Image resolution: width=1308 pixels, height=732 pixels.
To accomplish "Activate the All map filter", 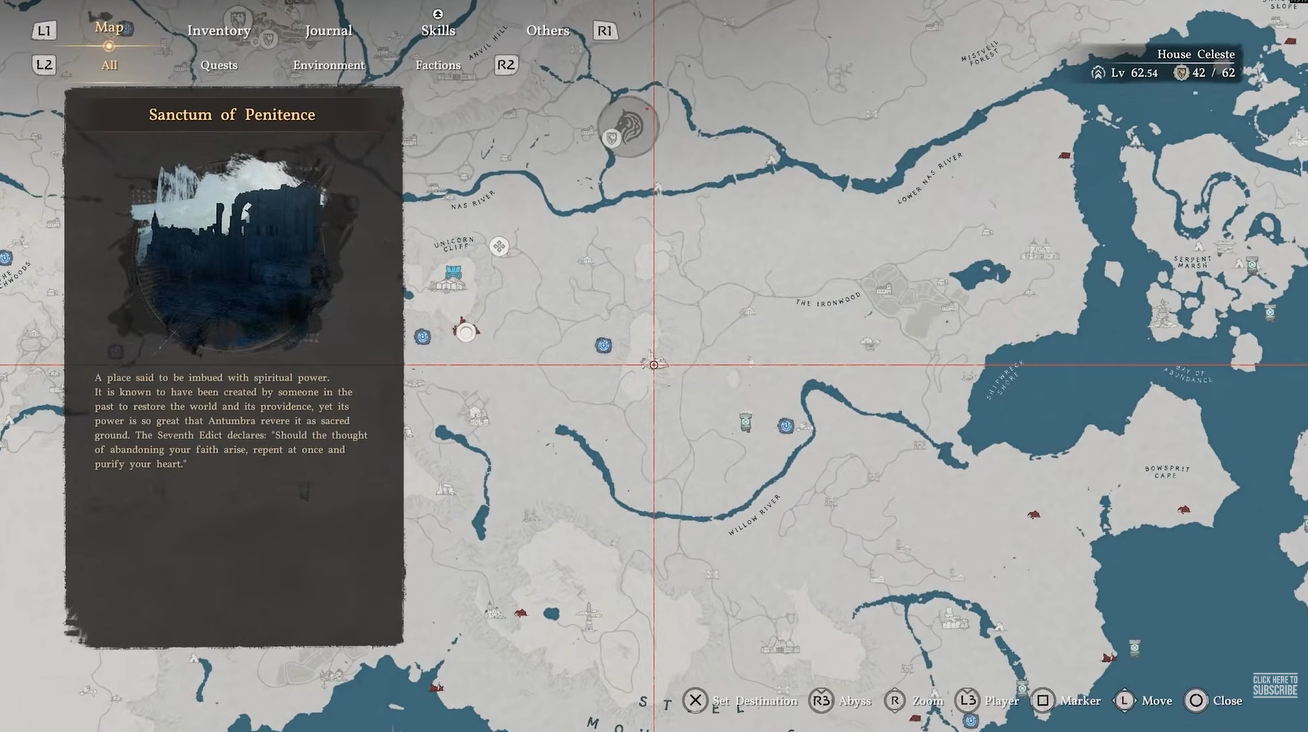I will click(x=109, y=66).
